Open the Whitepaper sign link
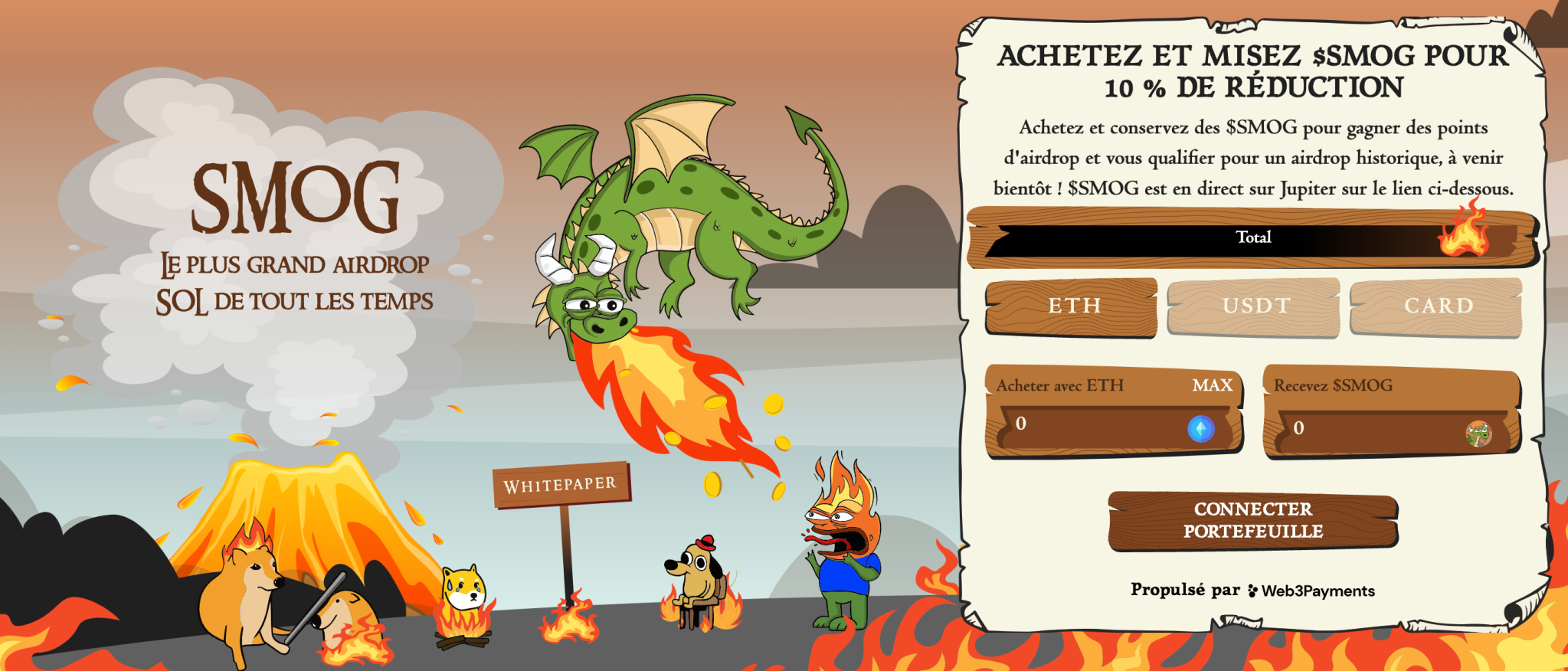The height and width of the screenshot is (671, 1568). (x=560, y=485)
